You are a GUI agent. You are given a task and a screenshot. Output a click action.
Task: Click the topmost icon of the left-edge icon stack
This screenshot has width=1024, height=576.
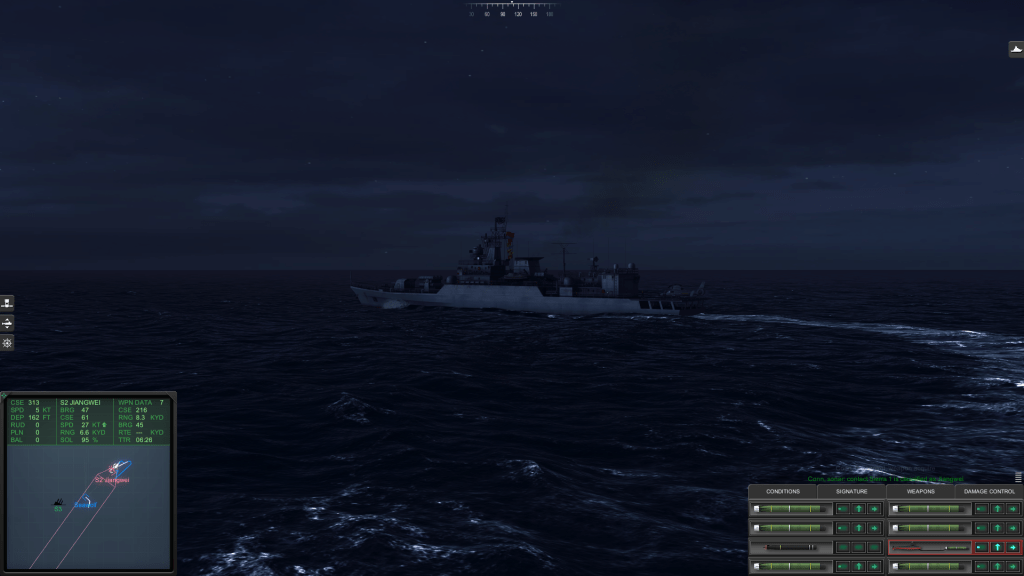[7, 303]
